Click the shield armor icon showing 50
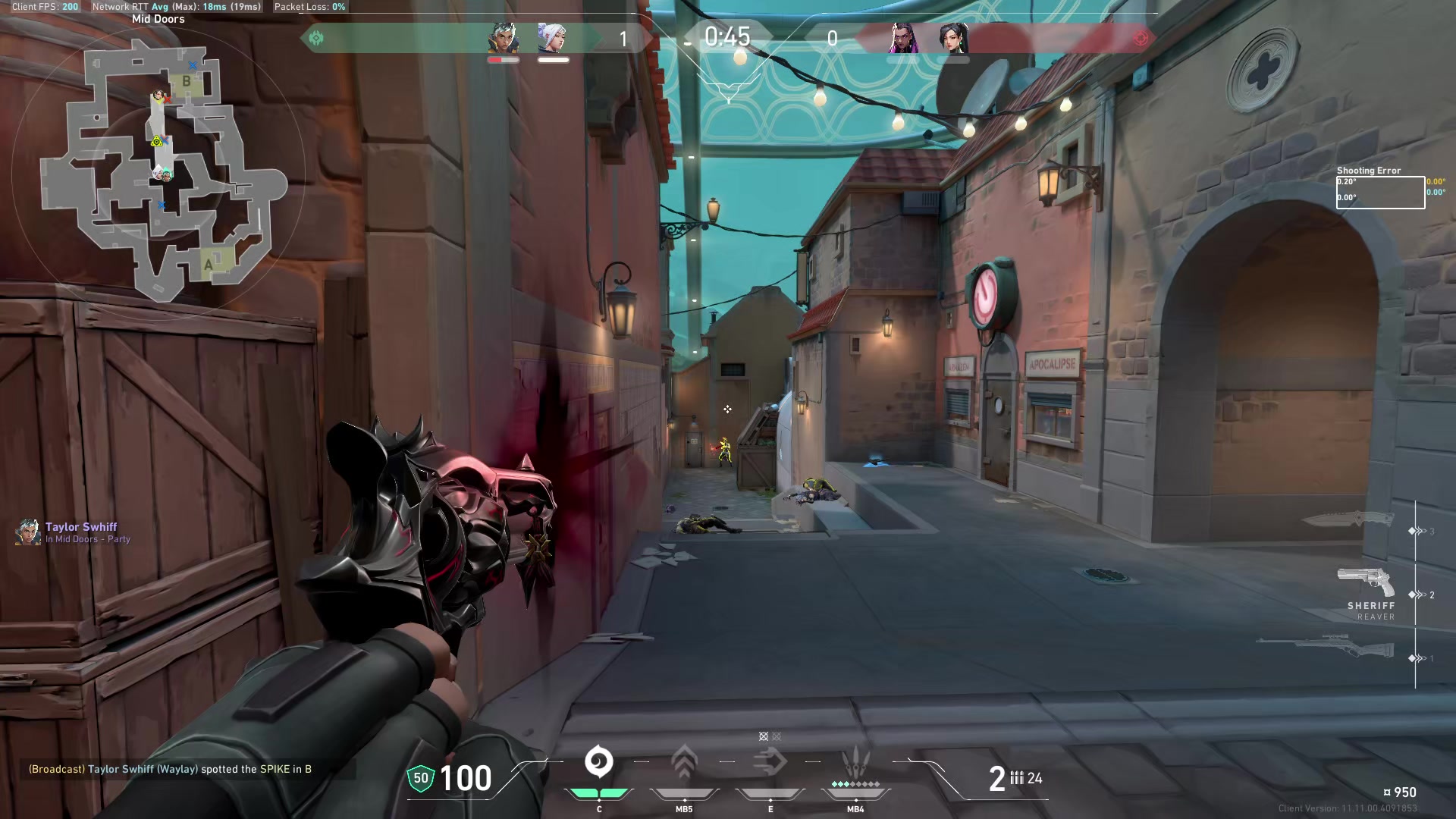This screenshot has height=819, width=1456. point(421,778)
